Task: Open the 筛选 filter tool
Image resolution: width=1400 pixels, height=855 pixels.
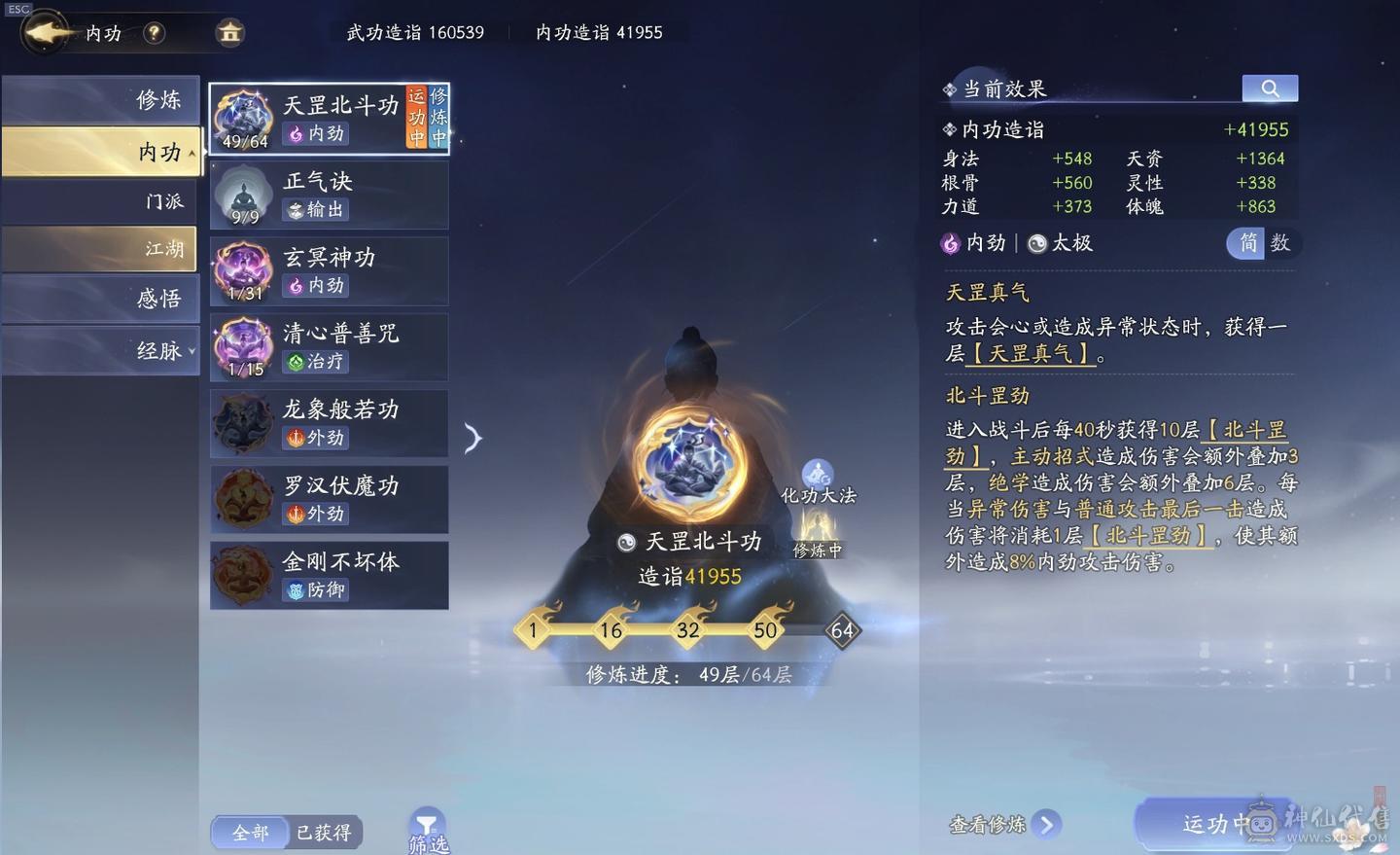Action: 428,825
